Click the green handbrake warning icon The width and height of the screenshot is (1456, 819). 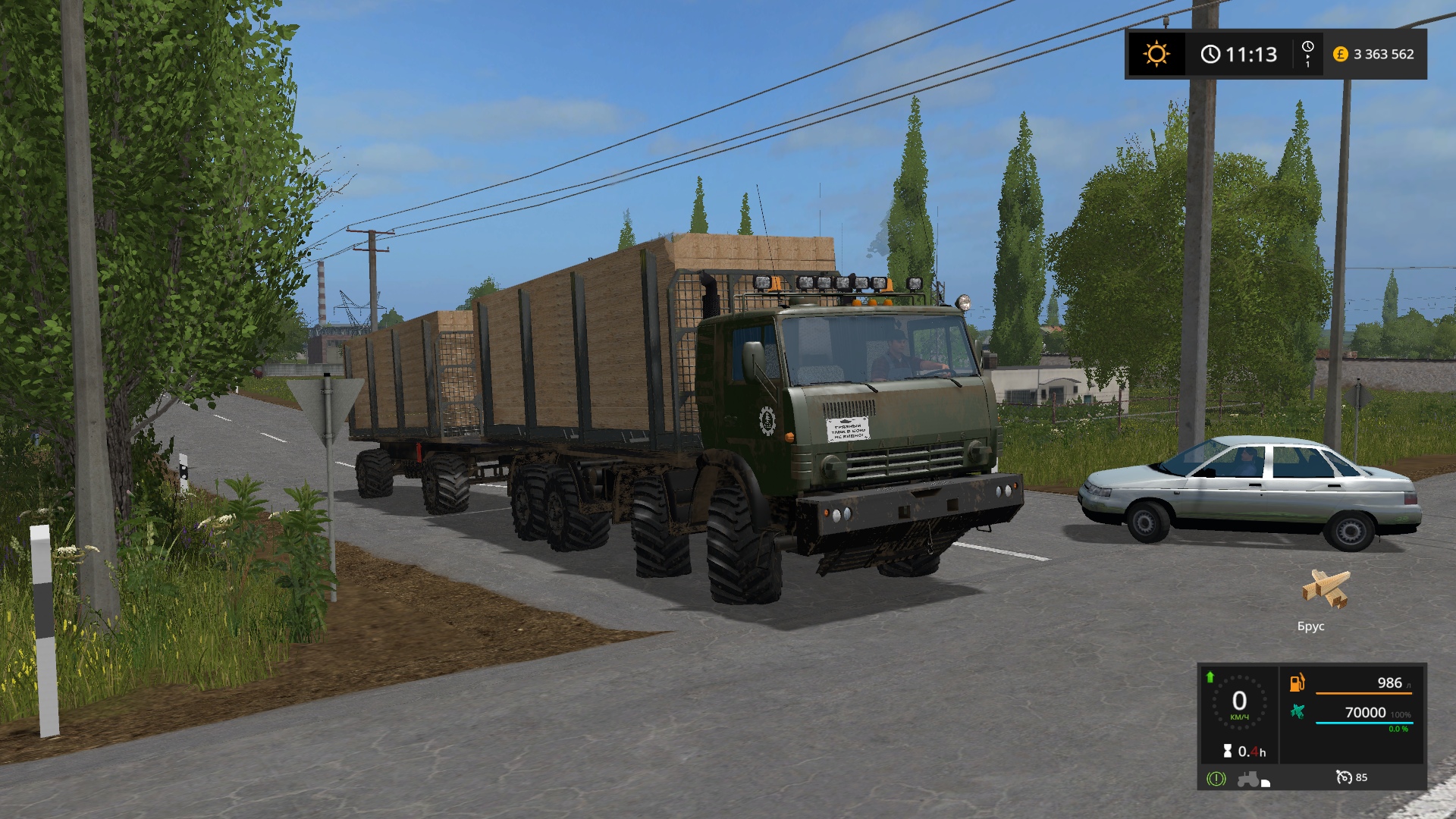[1216, 779]
